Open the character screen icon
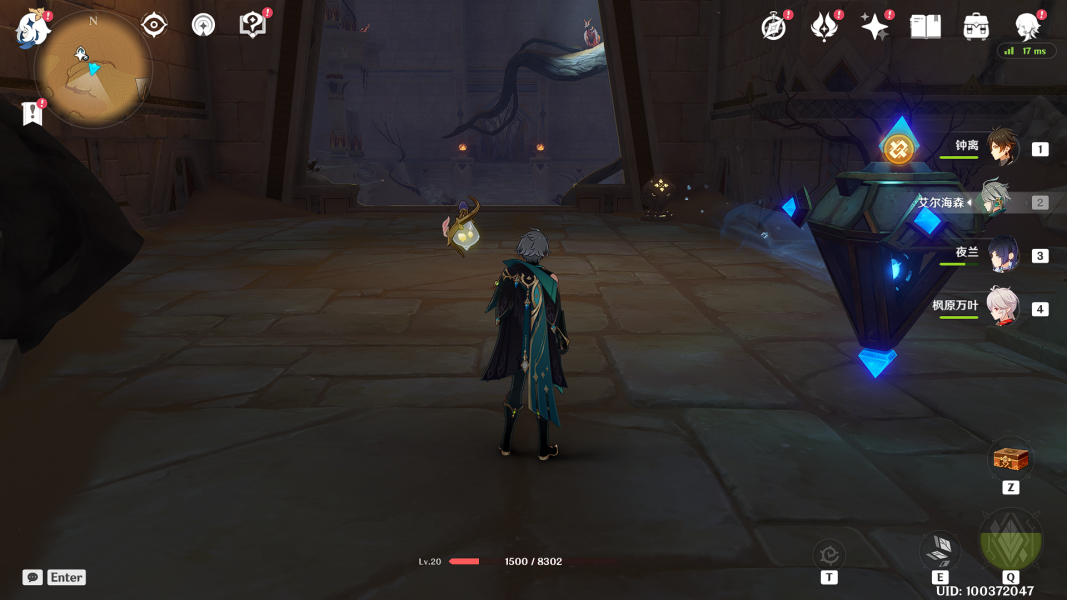 (x=1027, y=26)
